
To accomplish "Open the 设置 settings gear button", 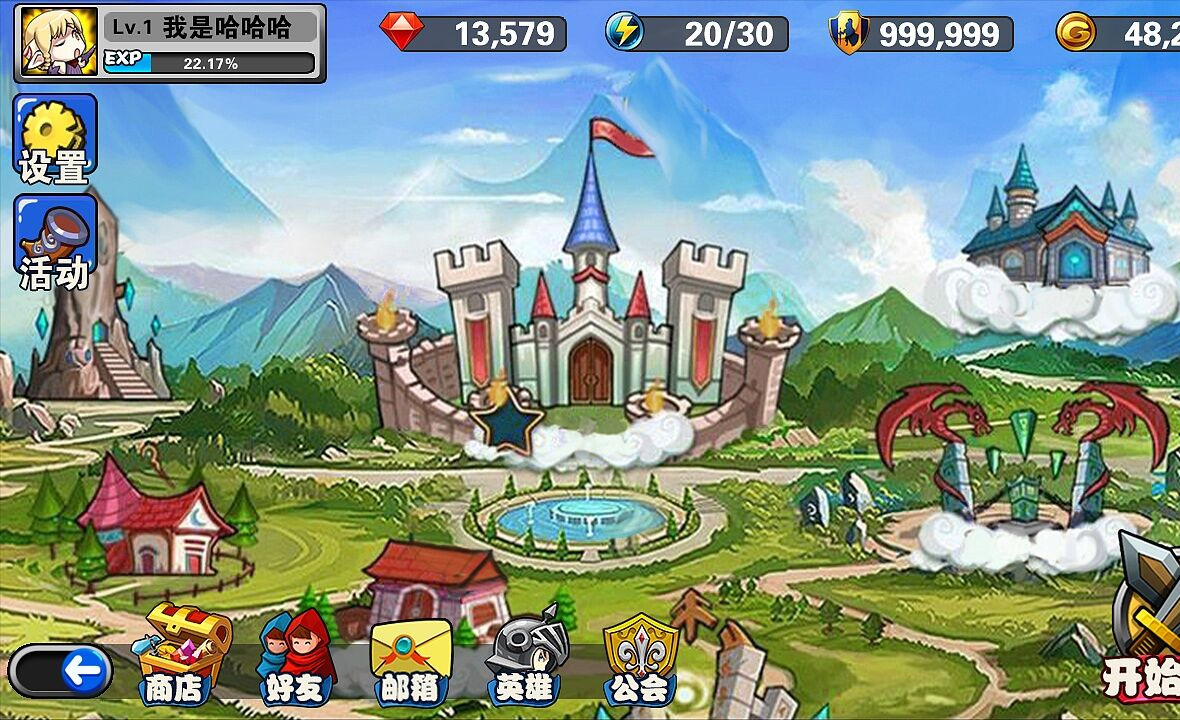I will point(55,139).
